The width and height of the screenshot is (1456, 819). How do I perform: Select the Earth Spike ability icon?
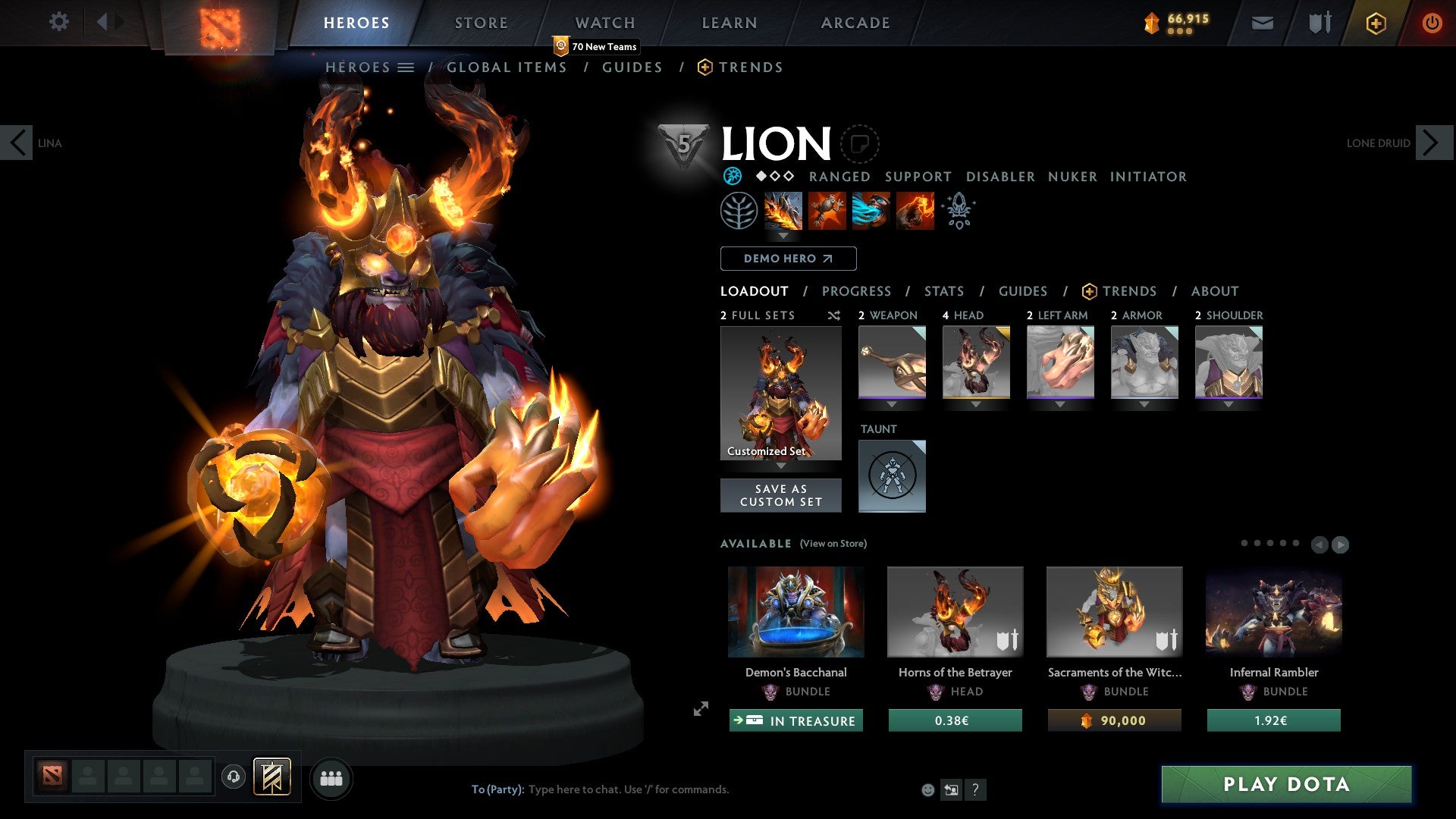(782, 211)
